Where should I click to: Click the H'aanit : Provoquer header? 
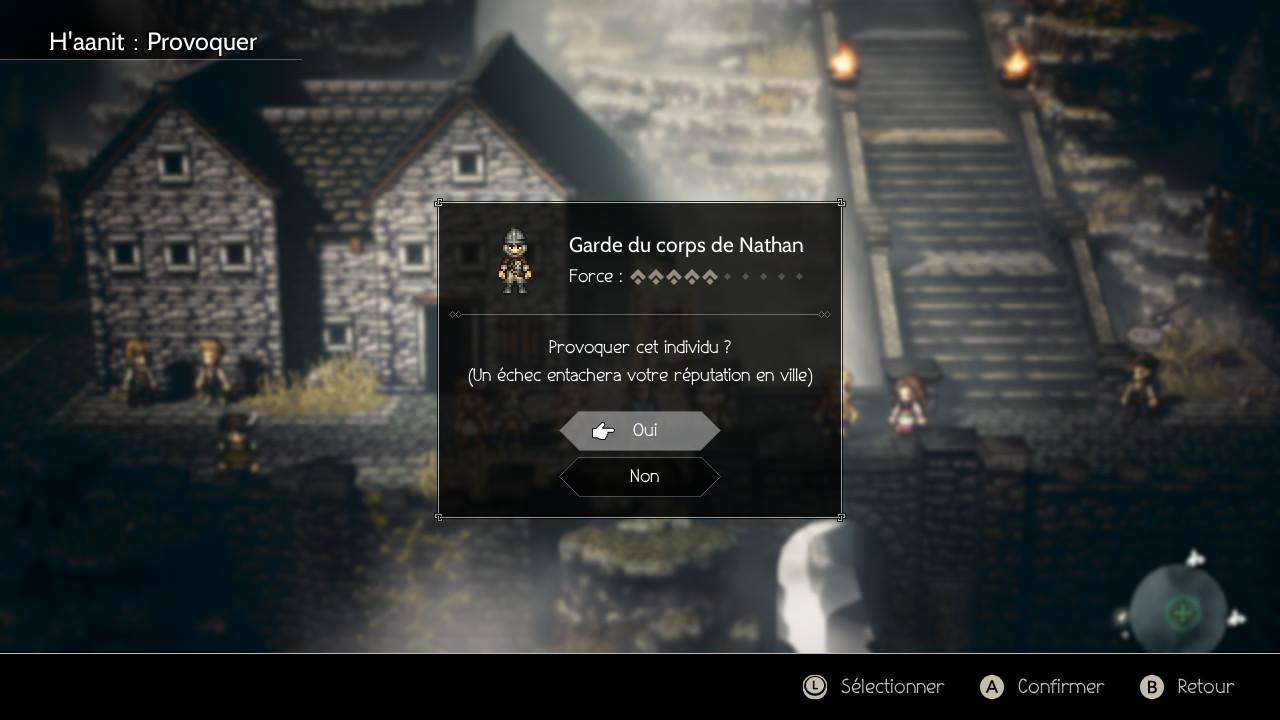[152, 42]
